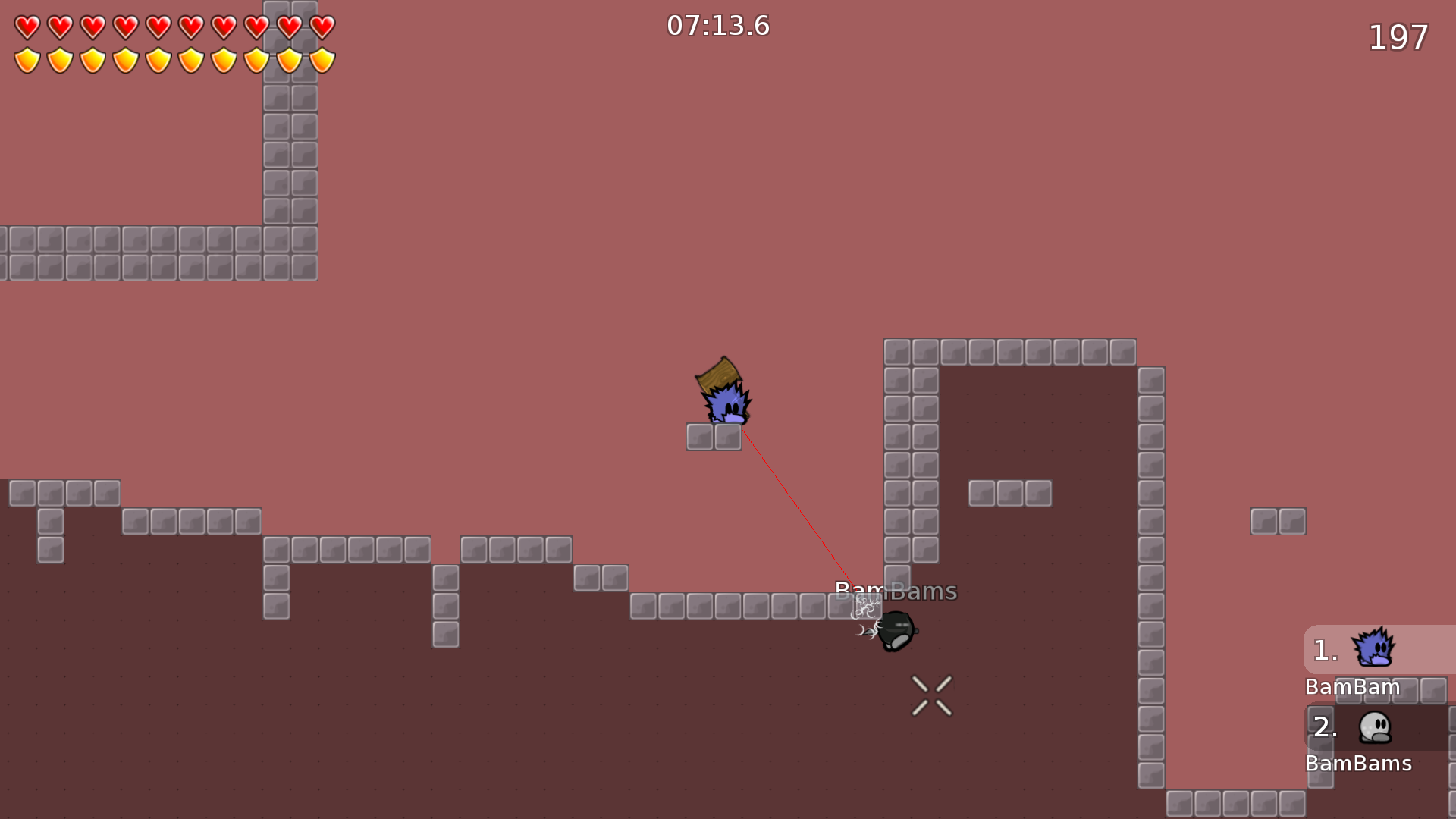Click the crosshair aiming reticle

tap(931, 695)
